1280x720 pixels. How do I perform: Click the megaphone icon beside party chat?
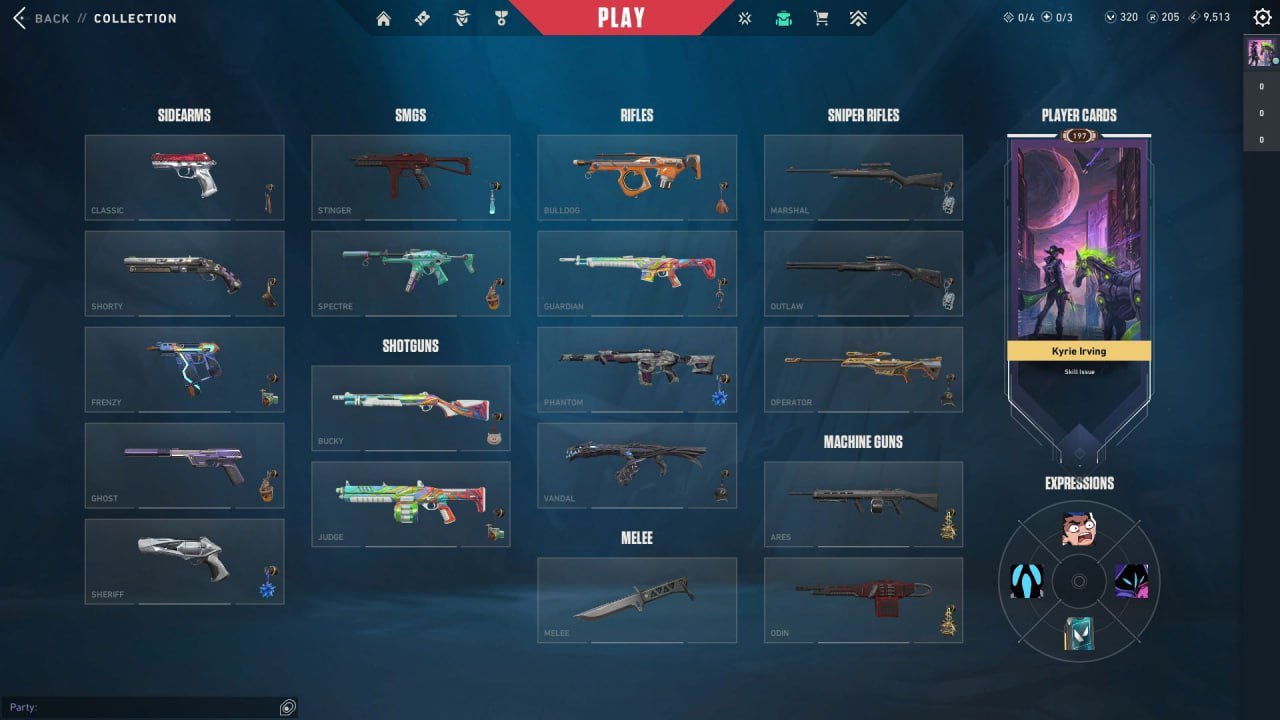click(x=287, y=707)
